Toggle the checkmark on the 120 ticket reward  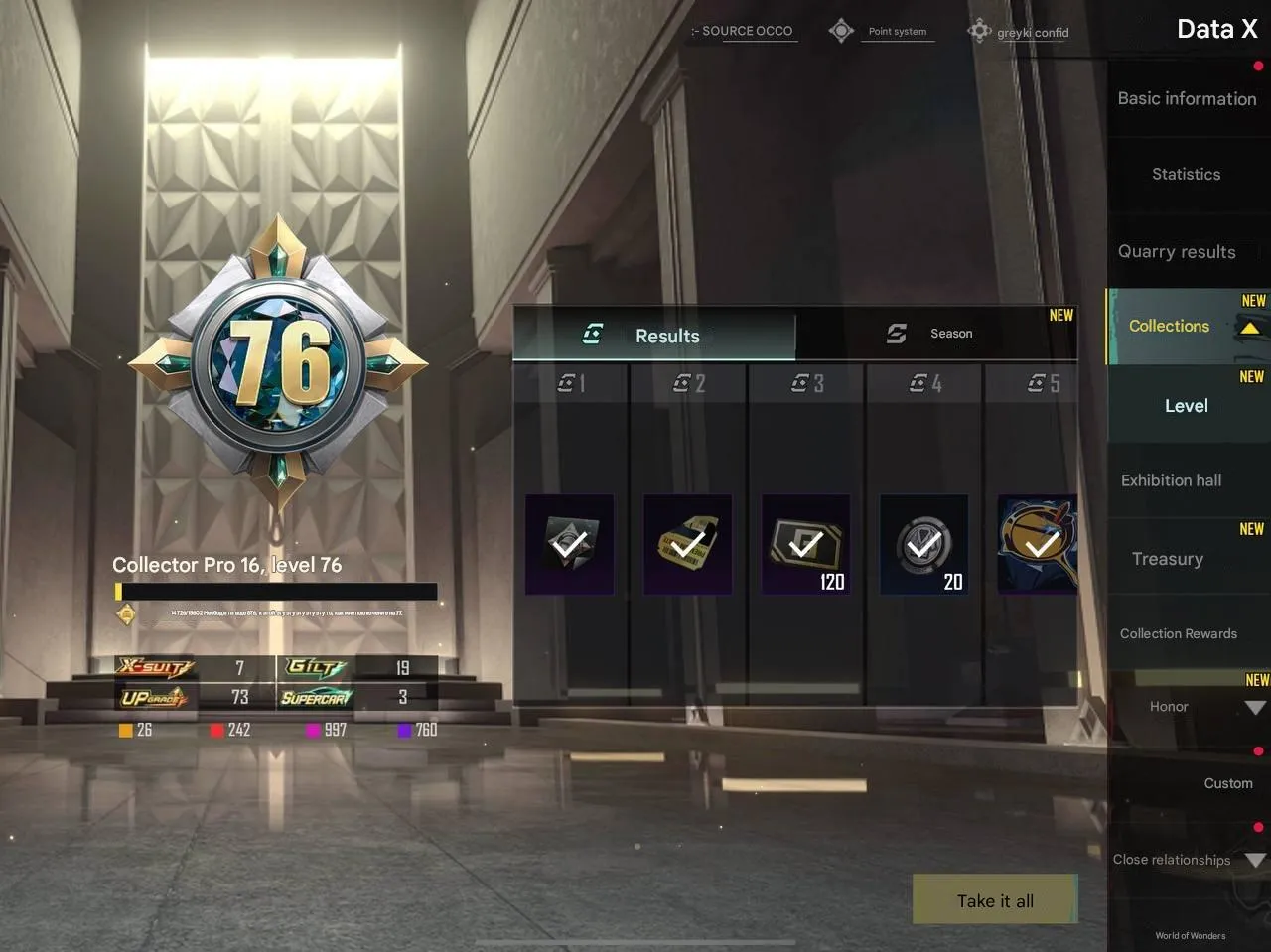806,544
